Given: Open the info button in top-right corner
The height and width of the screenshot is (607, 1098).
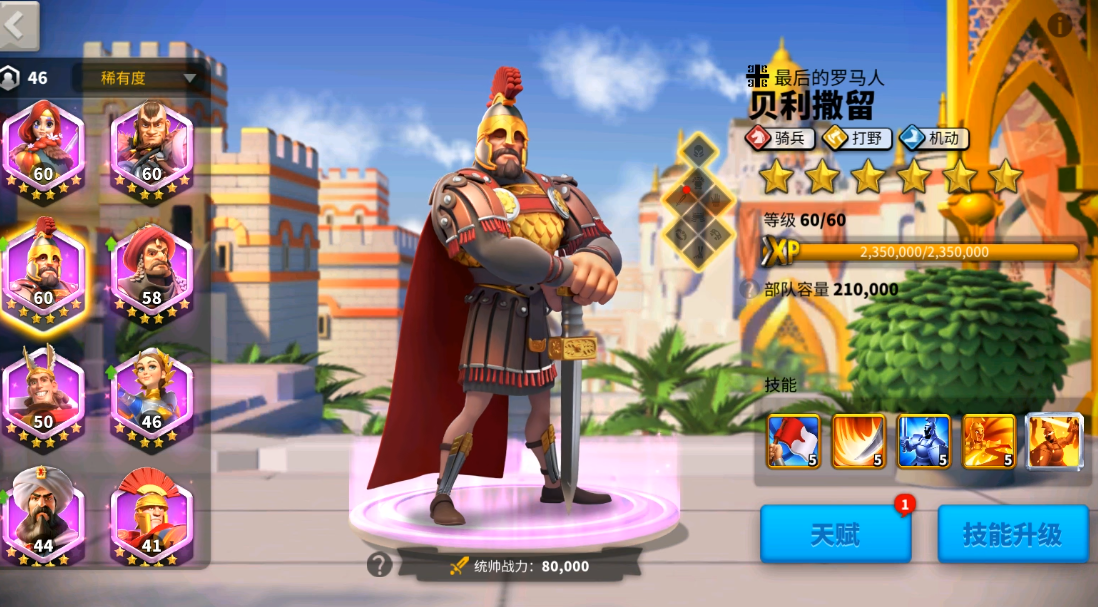Looking at the screenshot, I should pyautogui.click(x=1058, y=26).
